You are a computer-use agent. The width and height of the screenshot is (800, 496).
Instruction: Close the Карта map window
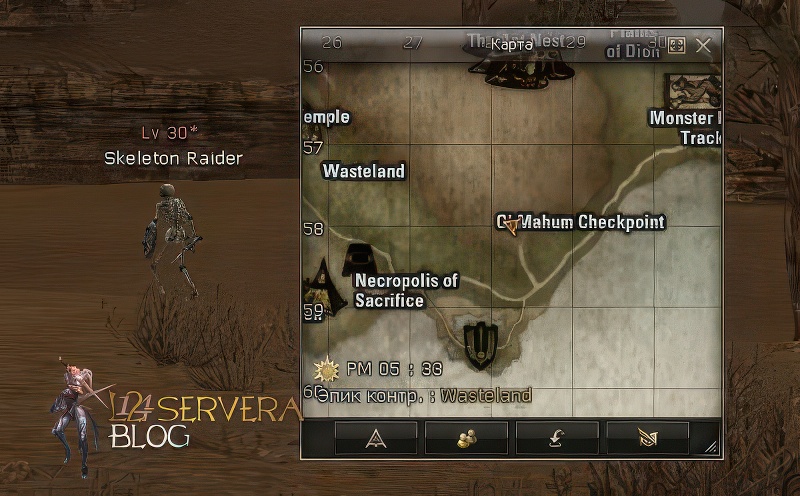(703, 46)
